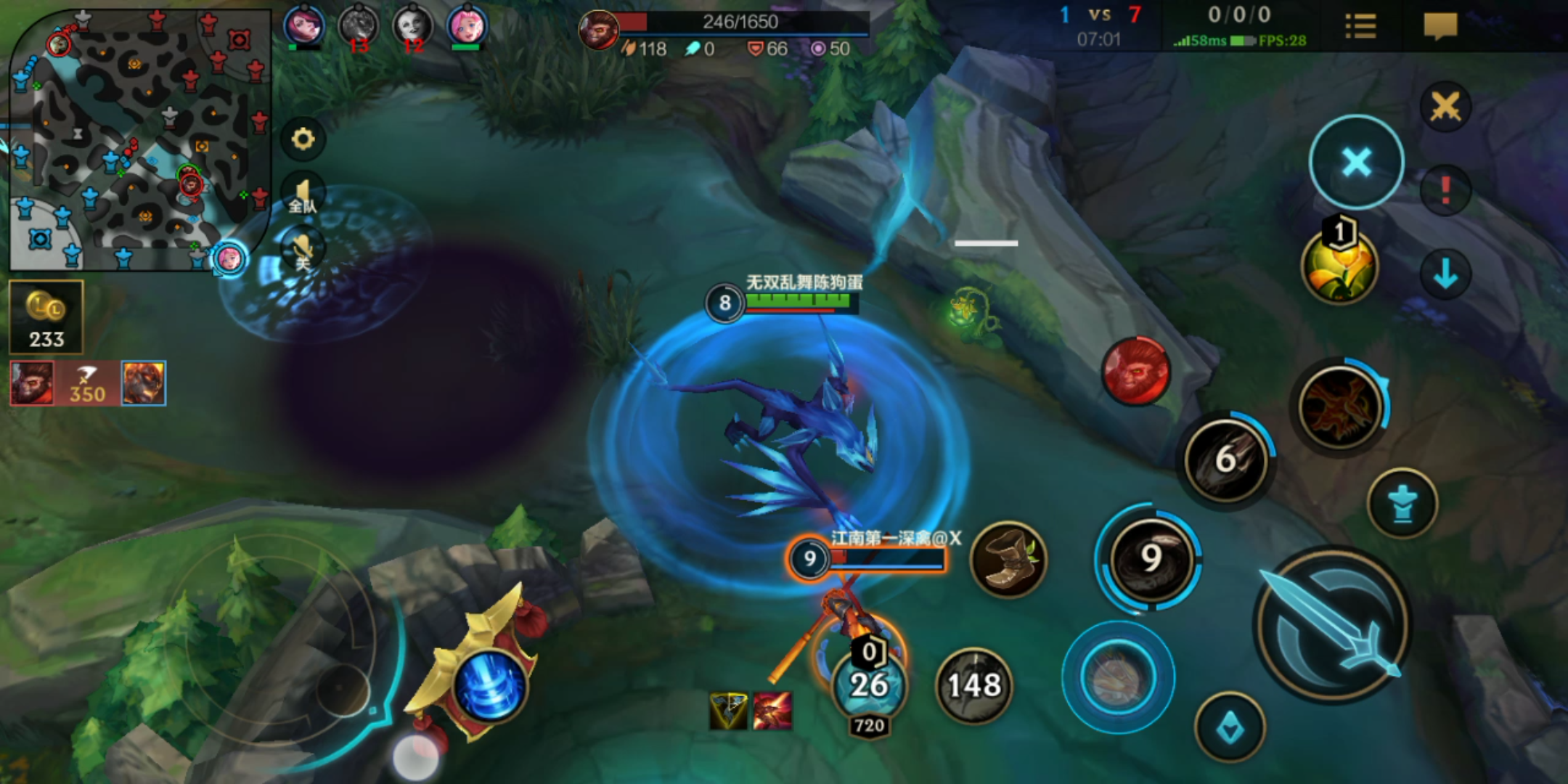Open the shop via the gold coin button
This screenshot has height=784, width=1568.
(46, 317)
